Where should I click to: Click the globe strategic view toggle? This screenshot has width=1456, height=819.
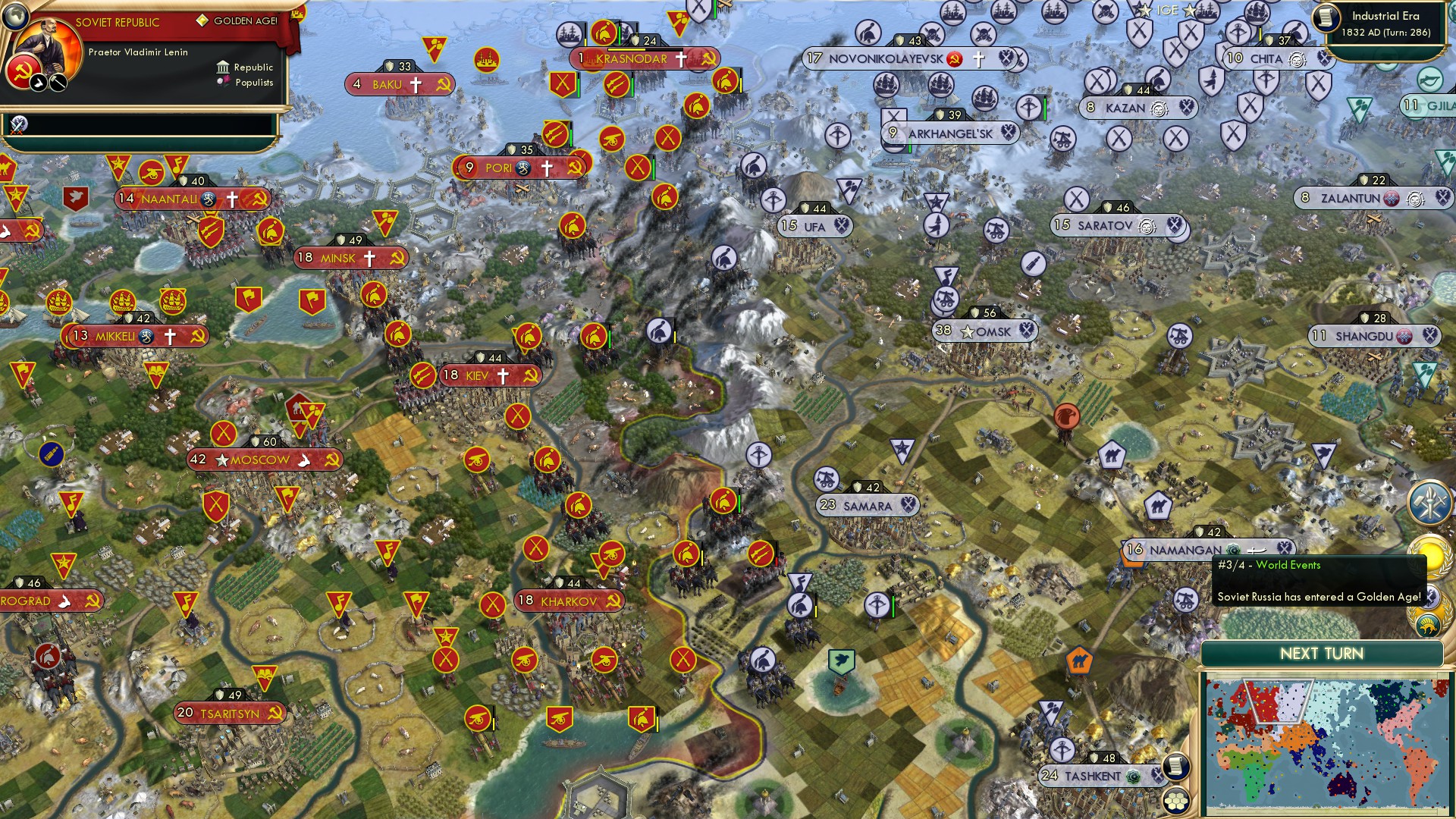(x=15, y=17)
